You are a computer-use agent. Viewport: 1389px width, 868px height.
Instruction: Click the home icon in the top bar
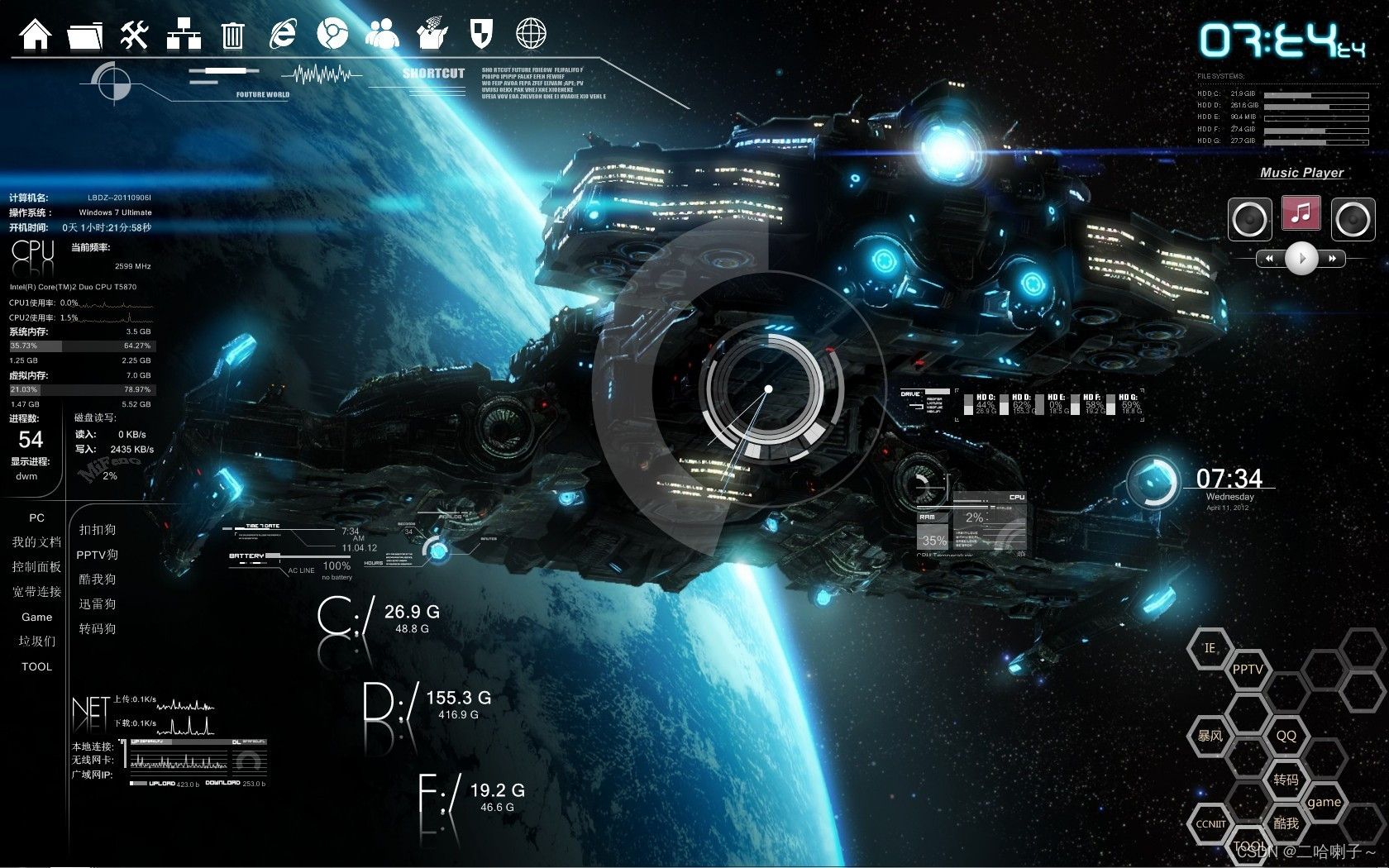(36, 35)
